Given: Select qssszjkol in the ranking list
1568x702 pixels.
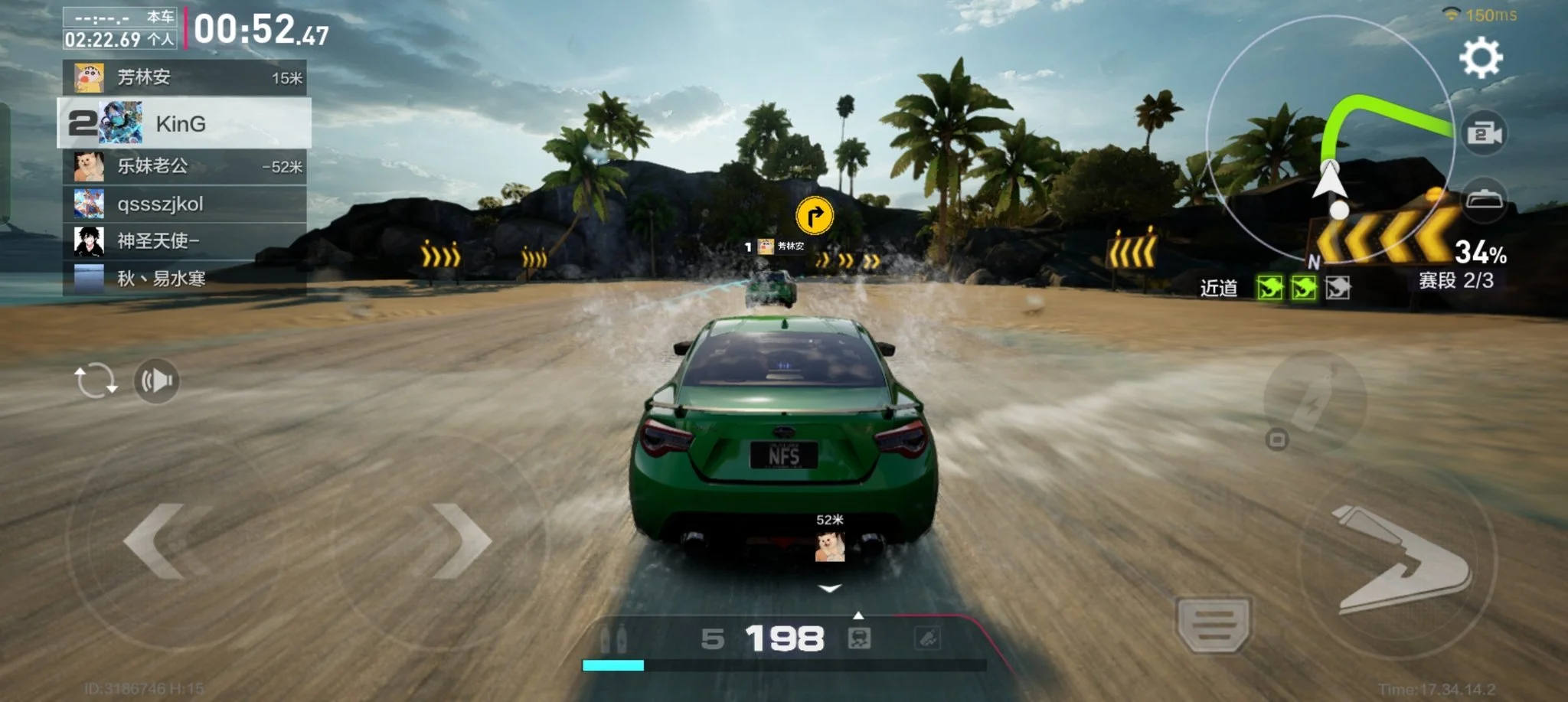Looking at the screenshot, I should 185,204.
